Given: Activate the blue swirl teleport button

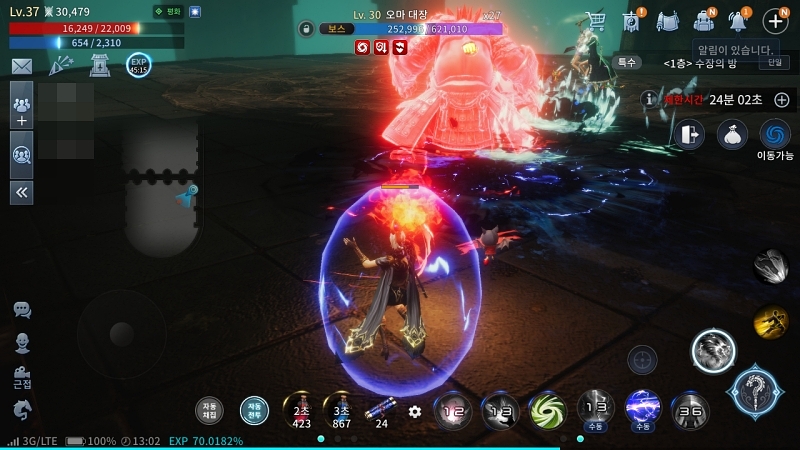Looking at the screenshot, I should click(775, 134).
